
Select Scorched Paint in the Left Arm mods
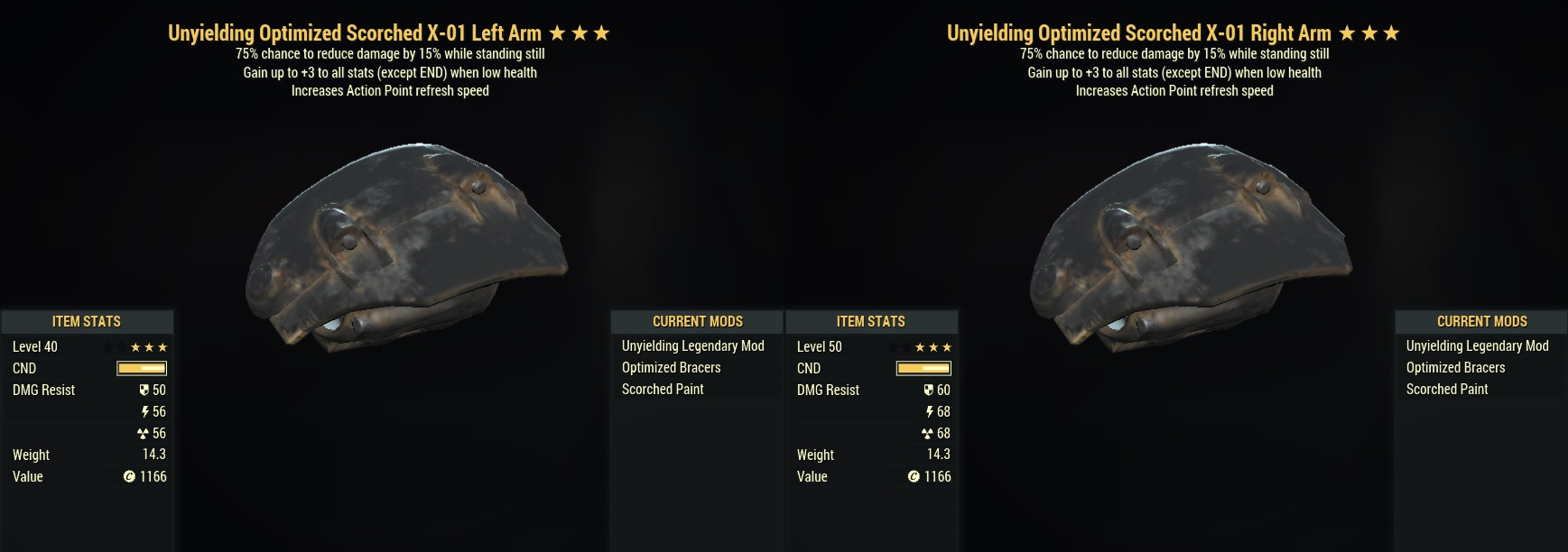click(x=663, y=390)
